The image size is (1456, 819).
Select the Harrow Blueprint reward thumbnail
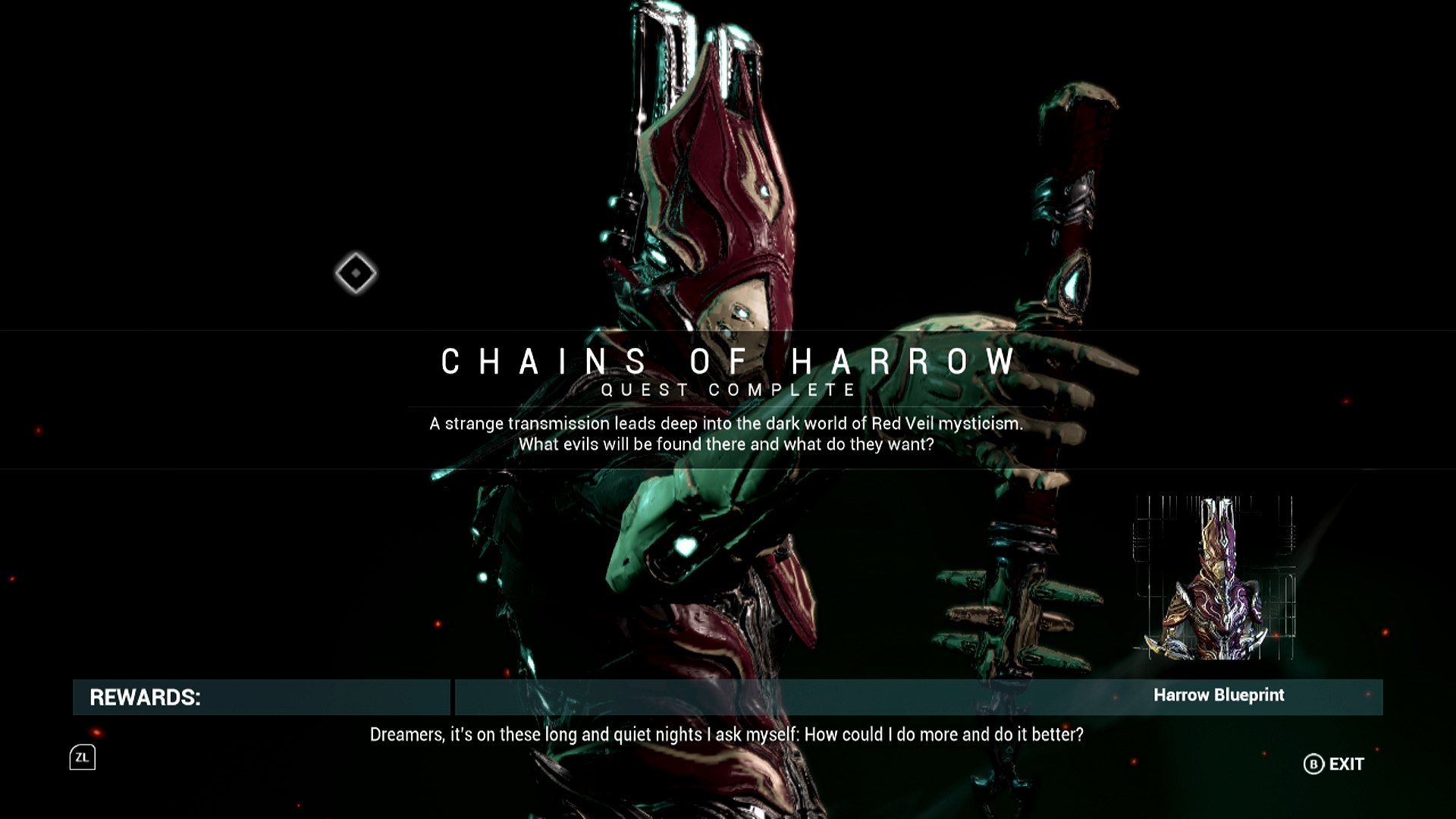tap(1215, 578)
